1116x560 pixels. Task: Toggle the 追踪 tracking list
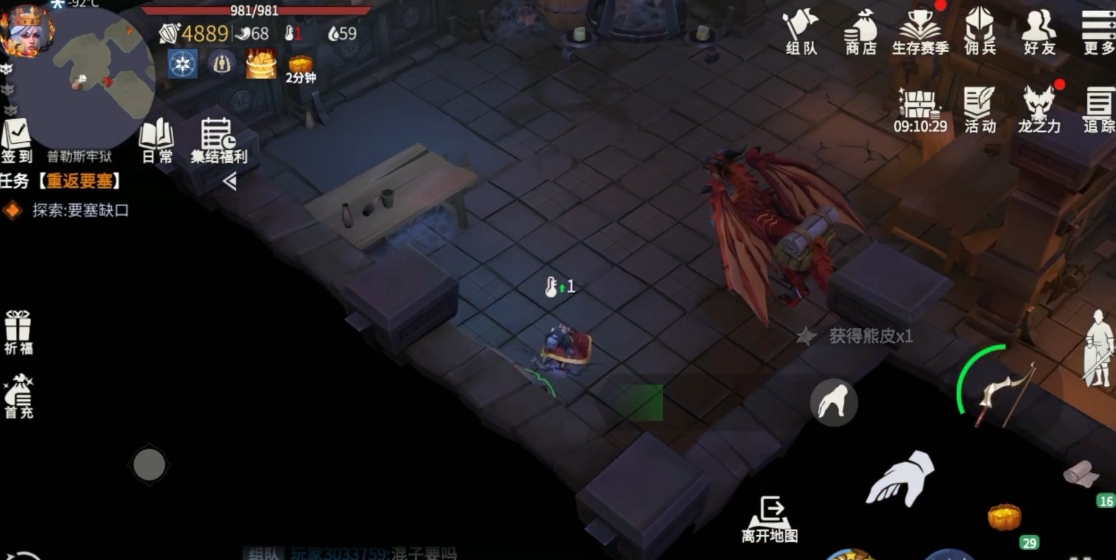[1098, 108]
